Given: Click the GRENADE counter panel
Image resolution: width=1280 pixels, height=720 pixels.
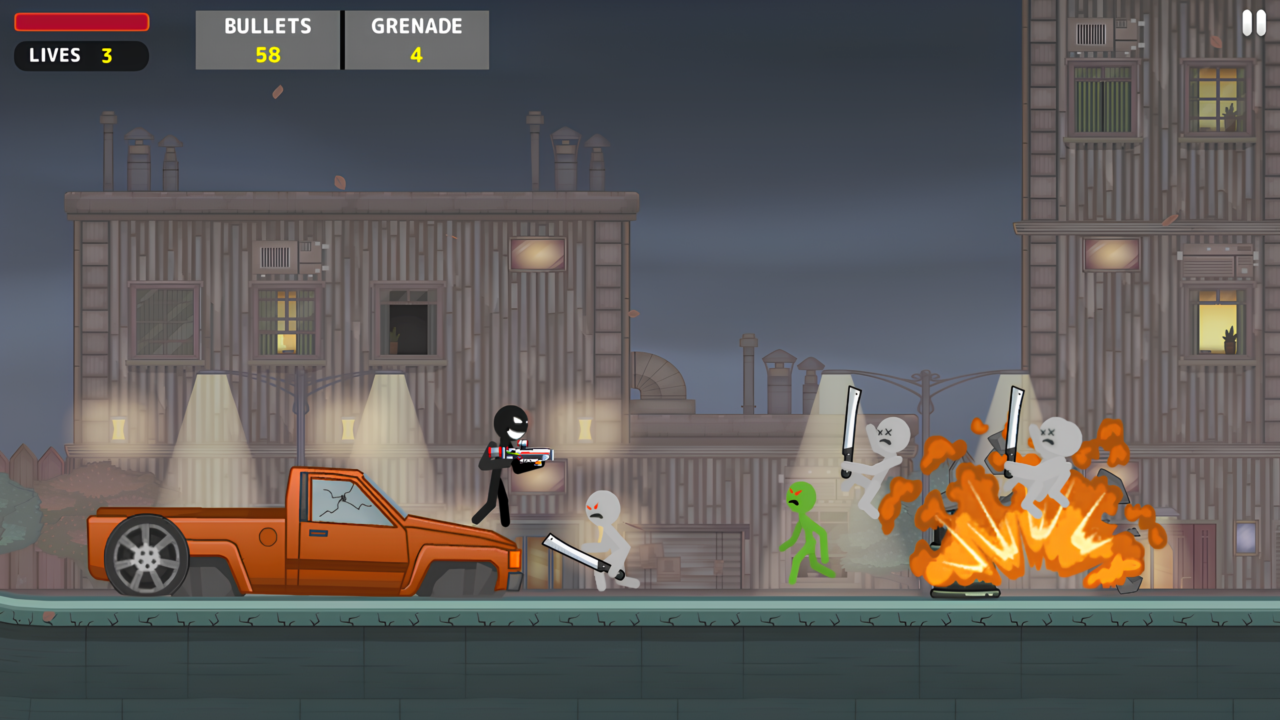Looking at the screenshot, I should coord(417,40).
